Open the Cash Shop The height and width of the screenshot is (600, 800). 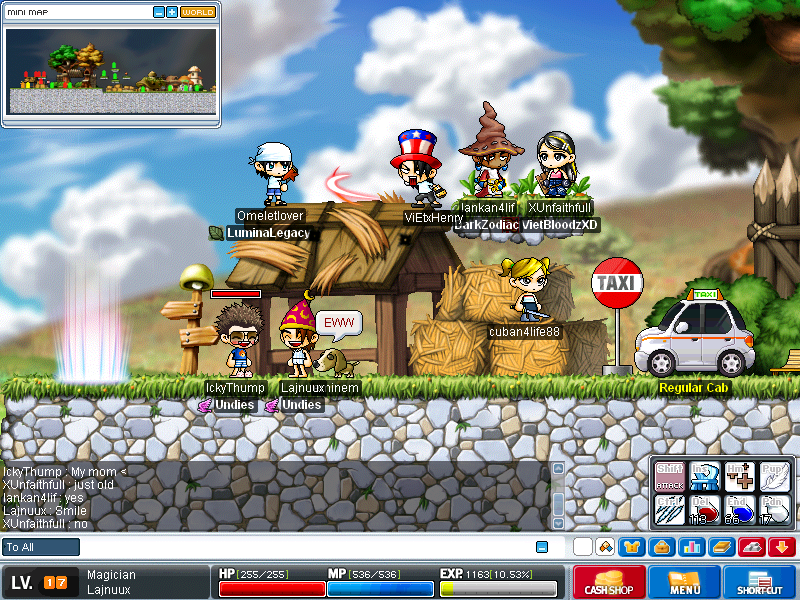coord(607,583)
